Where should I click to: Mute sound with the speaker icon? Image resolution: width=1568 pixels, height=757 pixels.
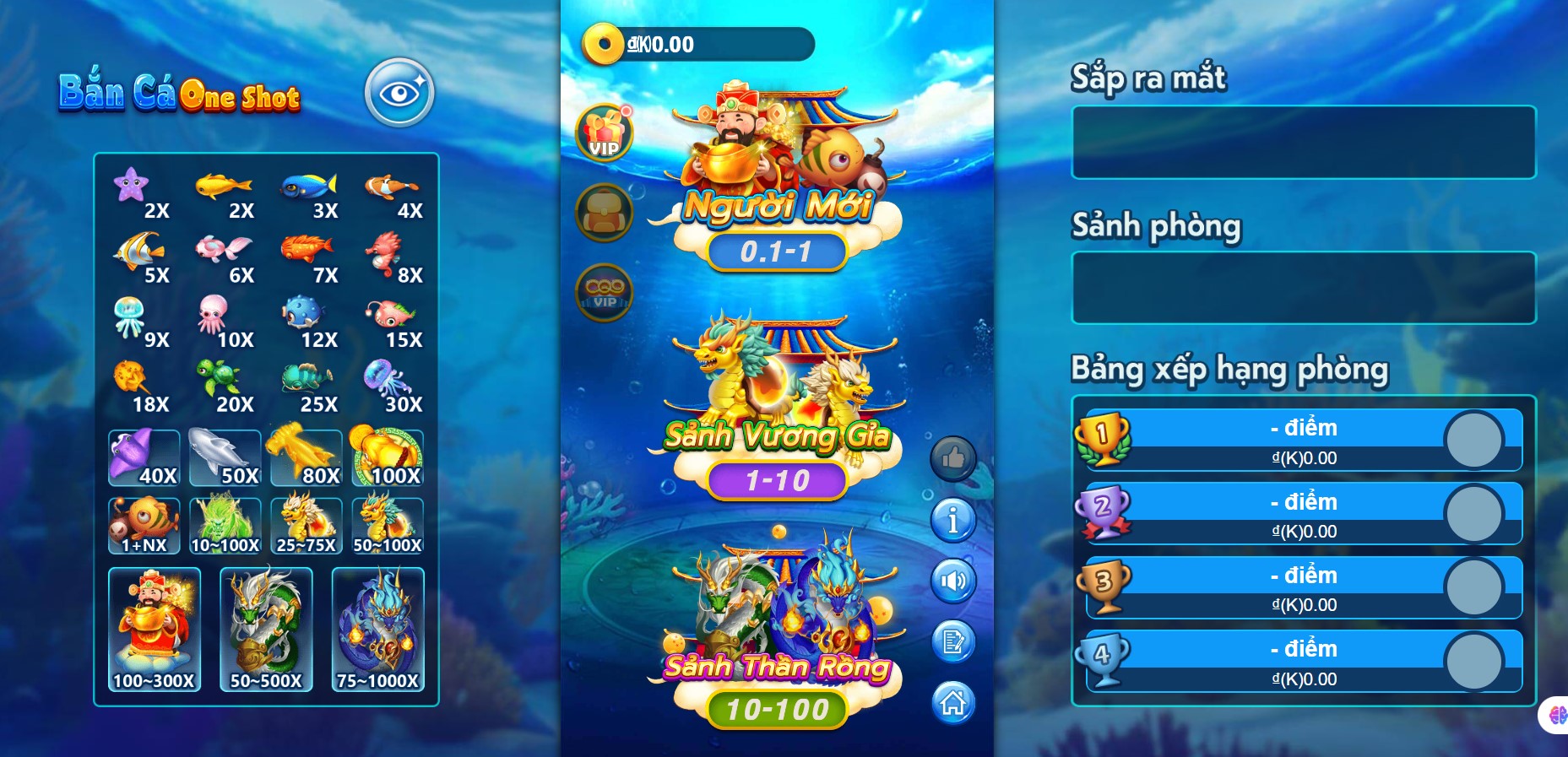pyautogui.click(x=953, y=581)
